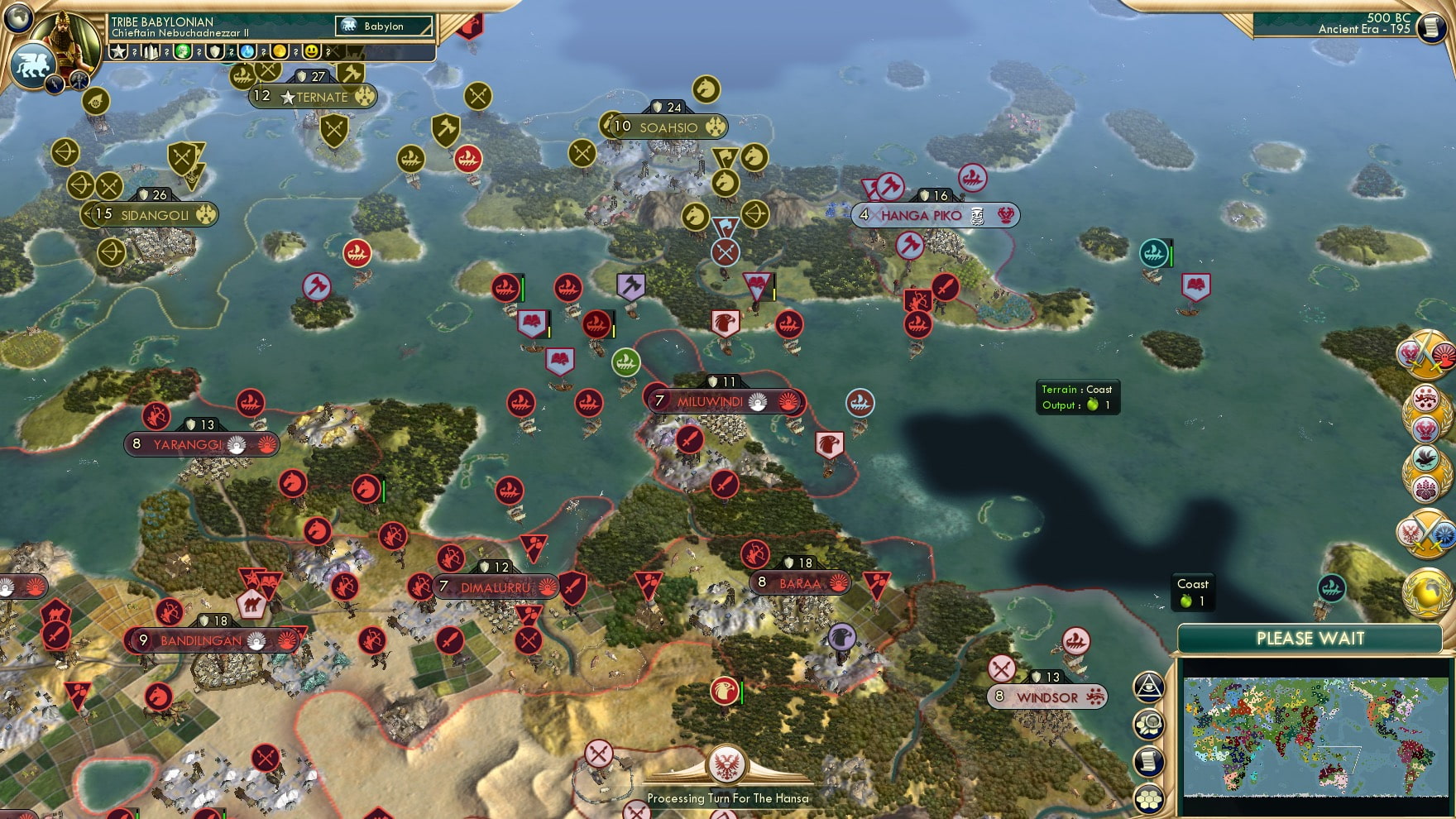Viewport: 1456px width, 819px height.
Task: Open the Babylon civilization dropdown
Action: click(383, 26)
